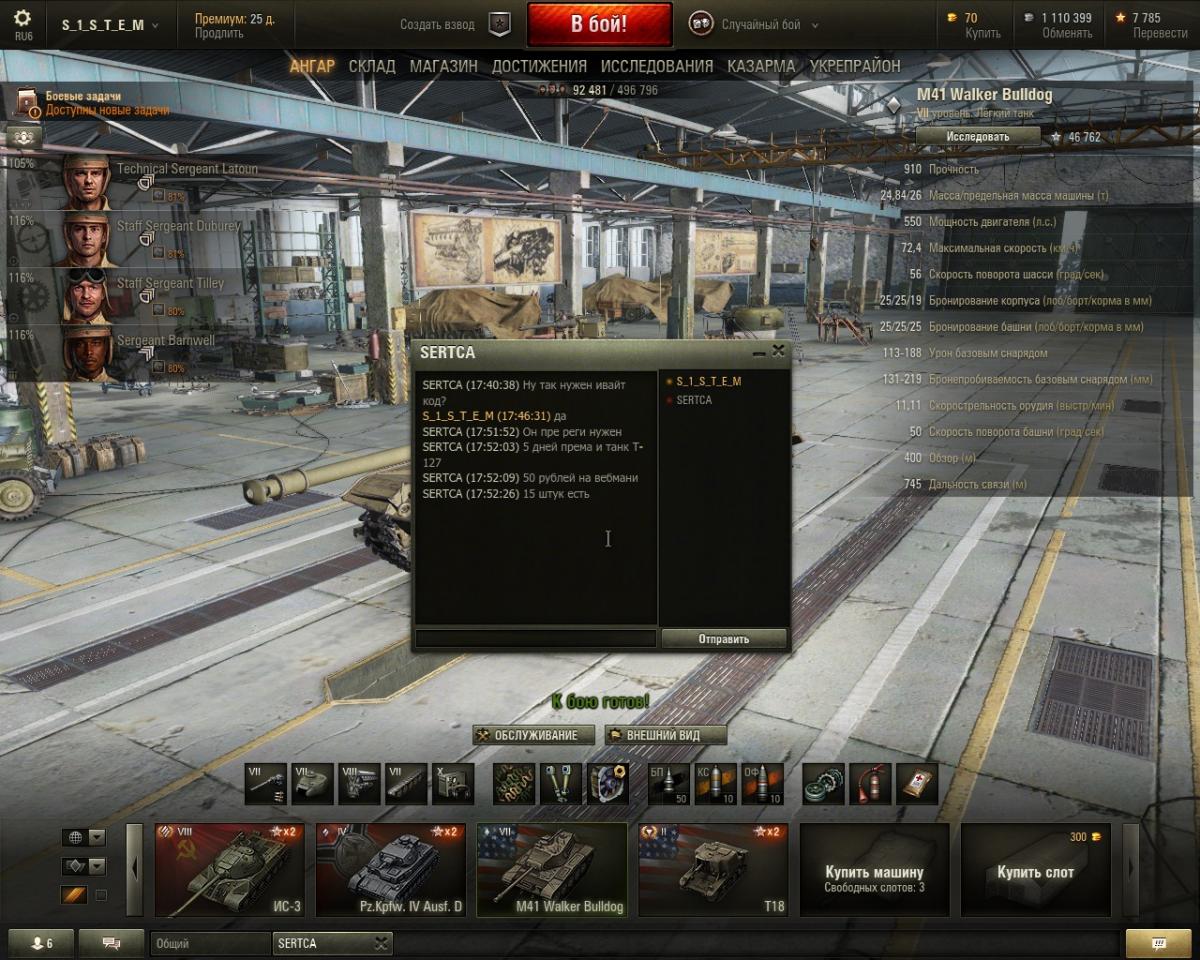Send the chat message with Отправить
This screenshot has height=960, width=1200.
[x=724, y=639]
